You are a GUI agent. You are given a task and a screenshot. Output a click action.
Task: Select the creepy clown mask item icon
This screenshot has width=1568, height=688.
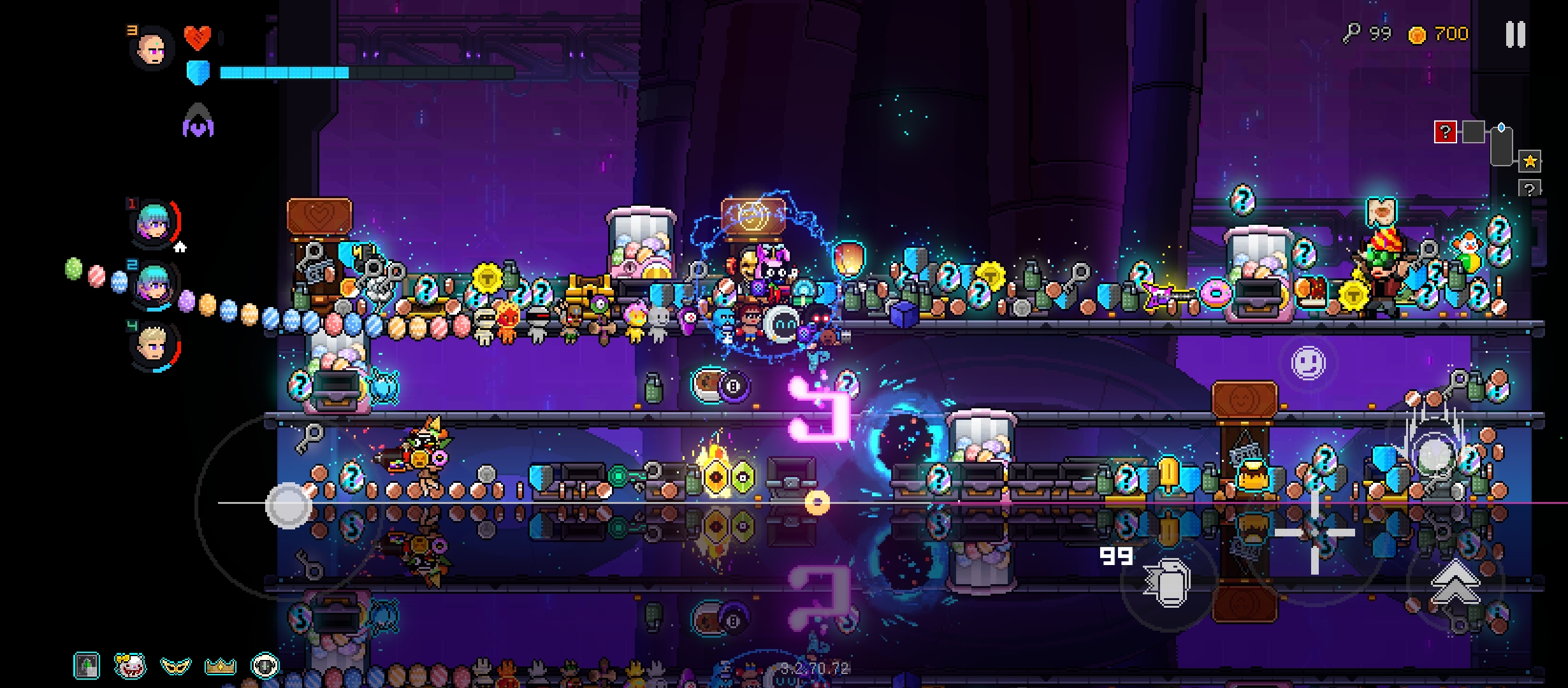(131, 666)
